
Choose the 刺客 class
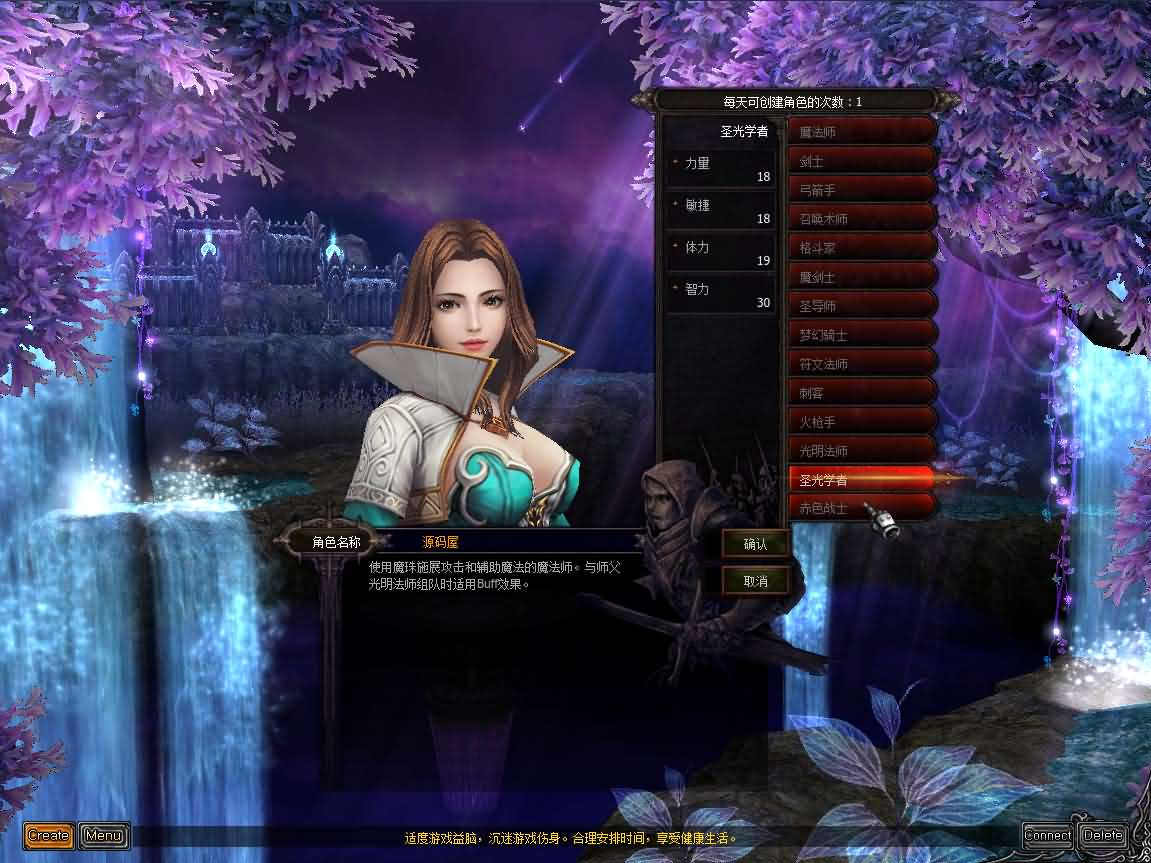tap(862, 392)
